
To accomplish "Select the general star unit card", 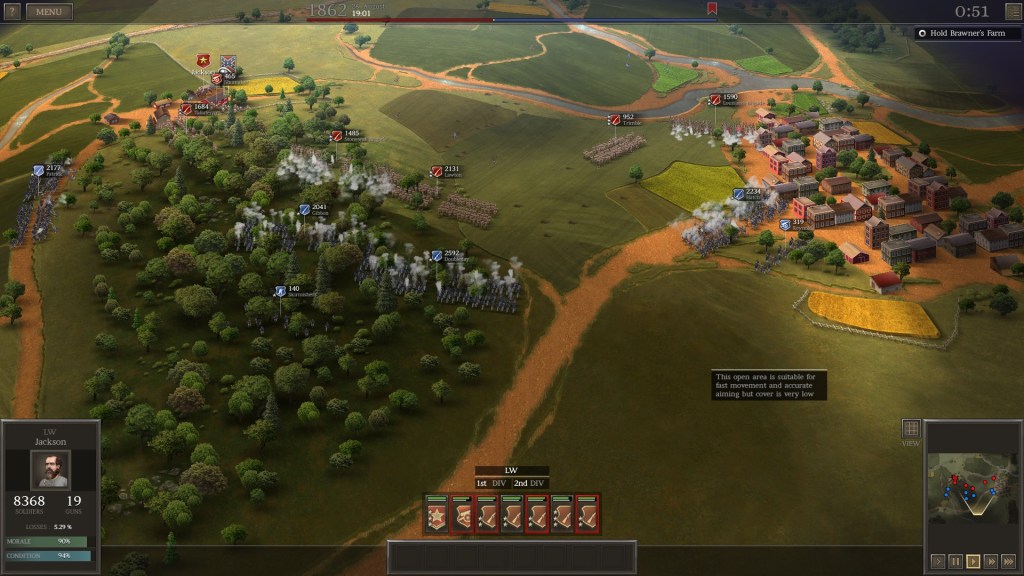I will 436,514.
